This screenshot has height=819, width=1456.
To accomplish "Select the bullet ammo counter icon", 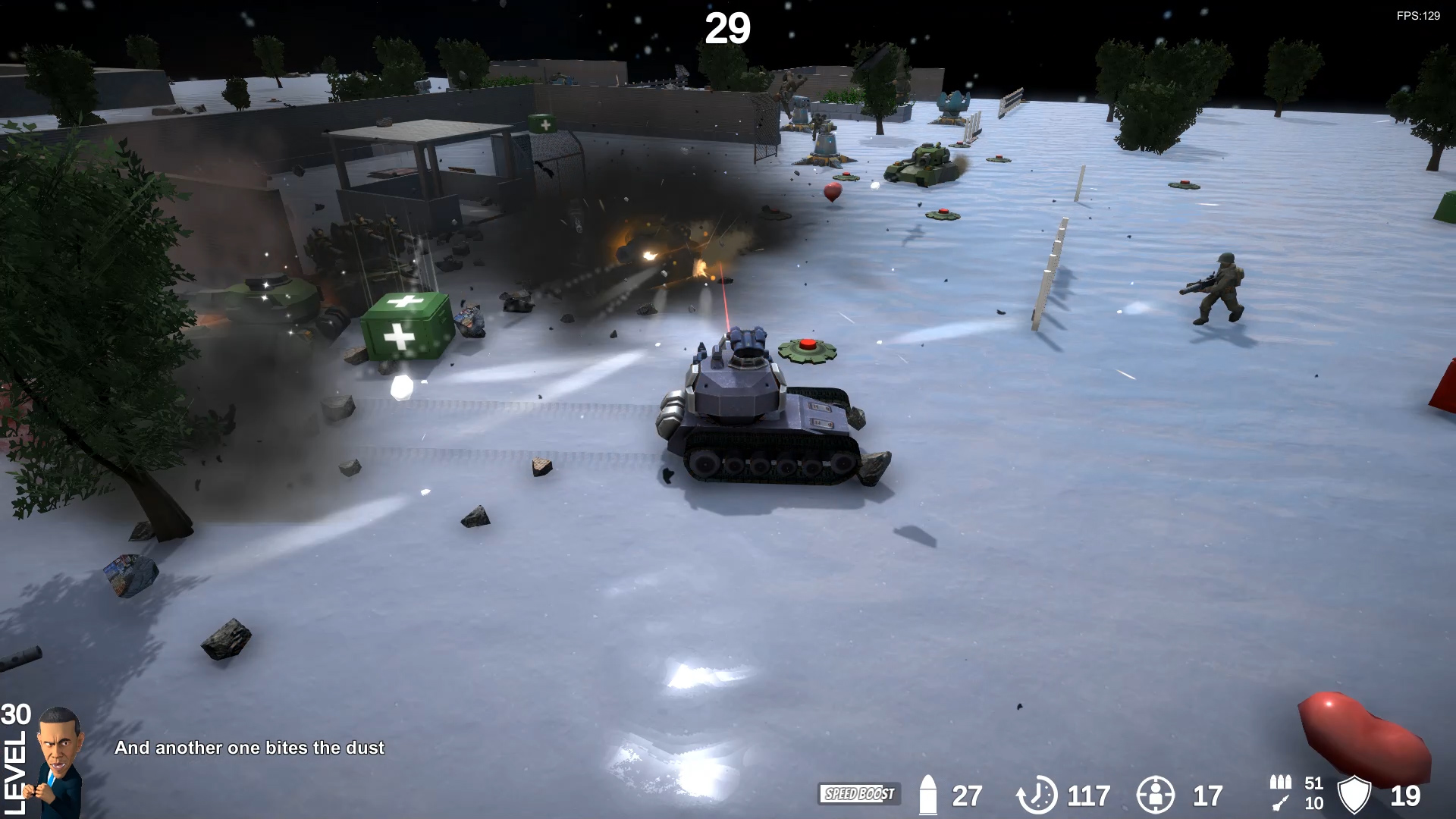I will click(927, 795).
